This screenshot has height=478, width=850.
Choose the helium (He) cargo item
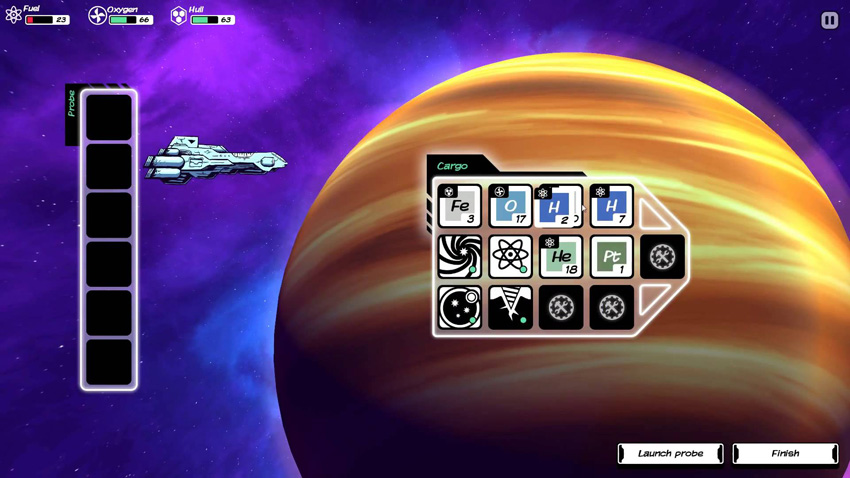coord(560,257)
